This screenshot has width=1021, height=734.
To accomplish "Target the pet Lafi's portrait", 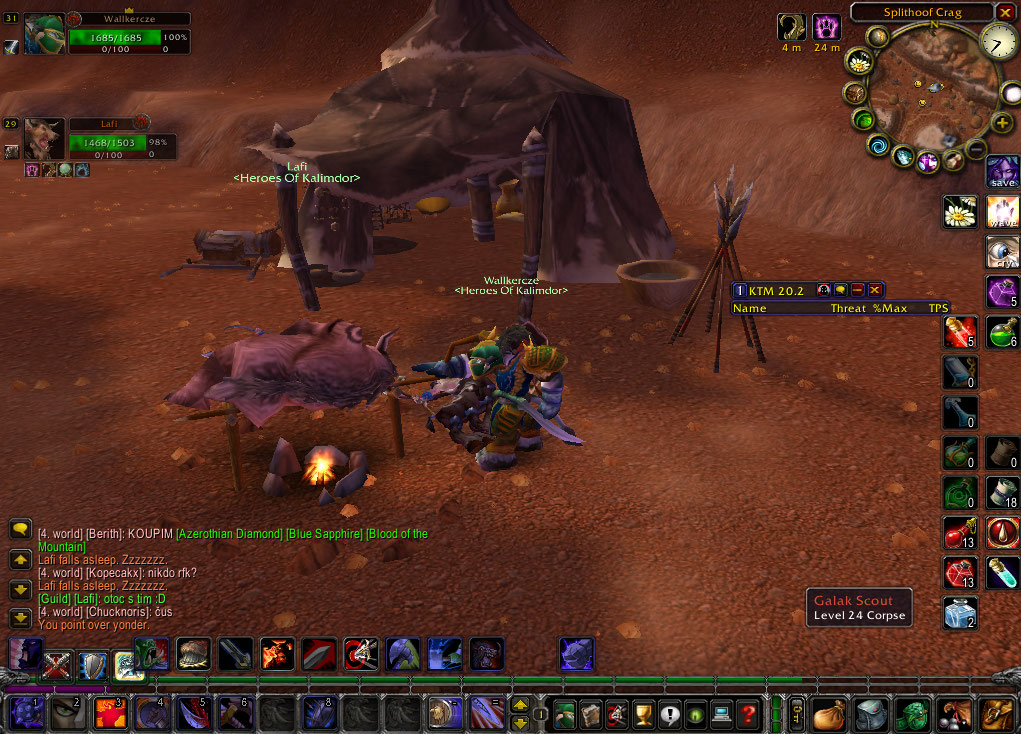I will click(44, 139).
